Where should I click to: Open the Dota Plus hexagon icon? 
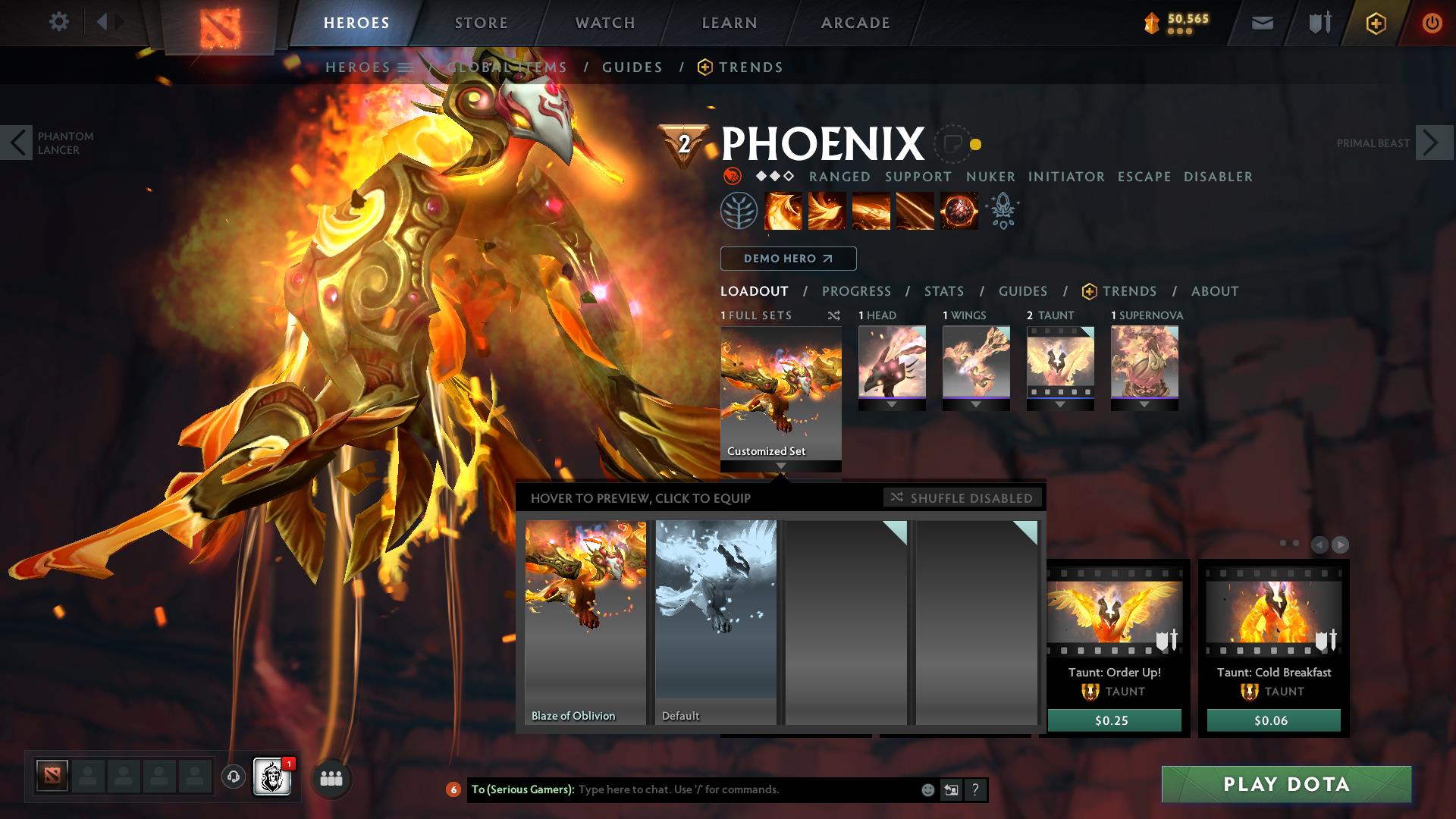pyautogui.click(x=1375, y=22)
